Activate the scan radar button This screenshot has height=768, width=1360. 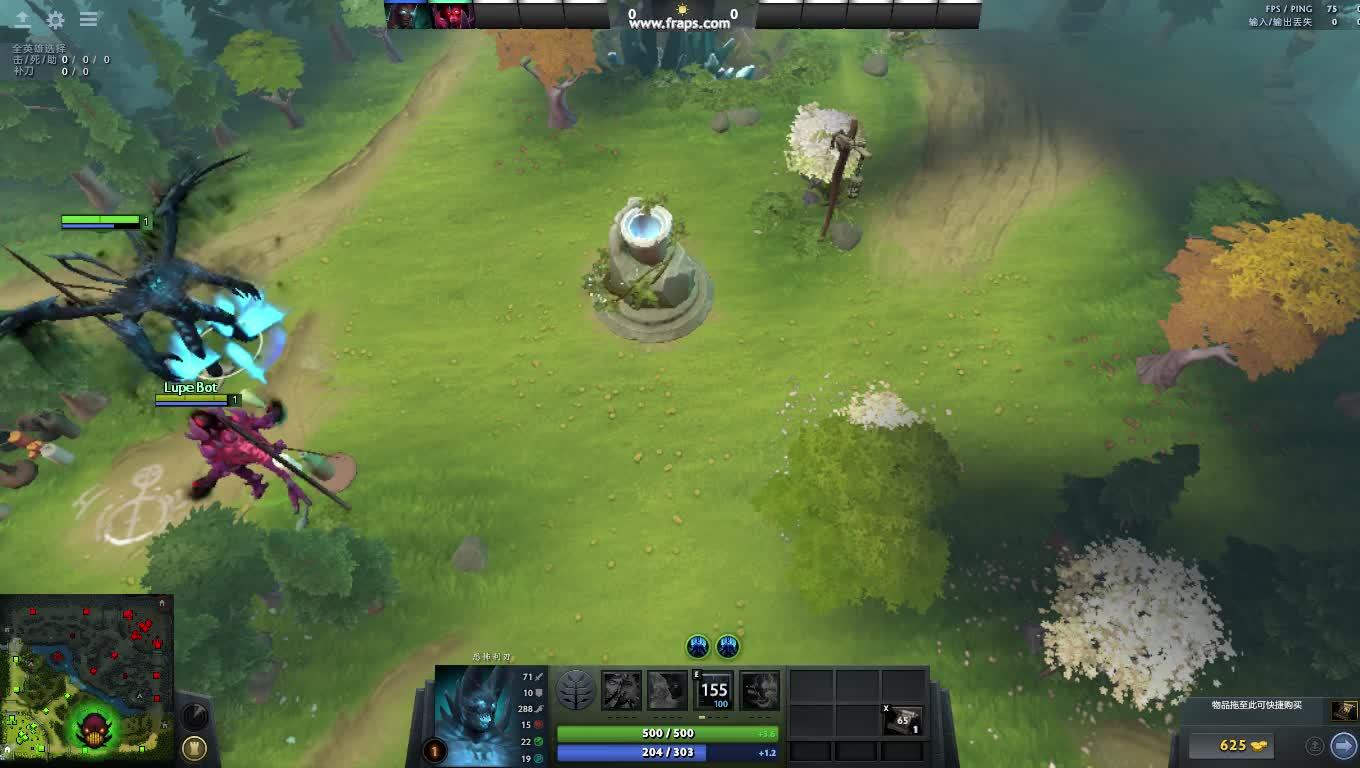click(x=194, y=715)
